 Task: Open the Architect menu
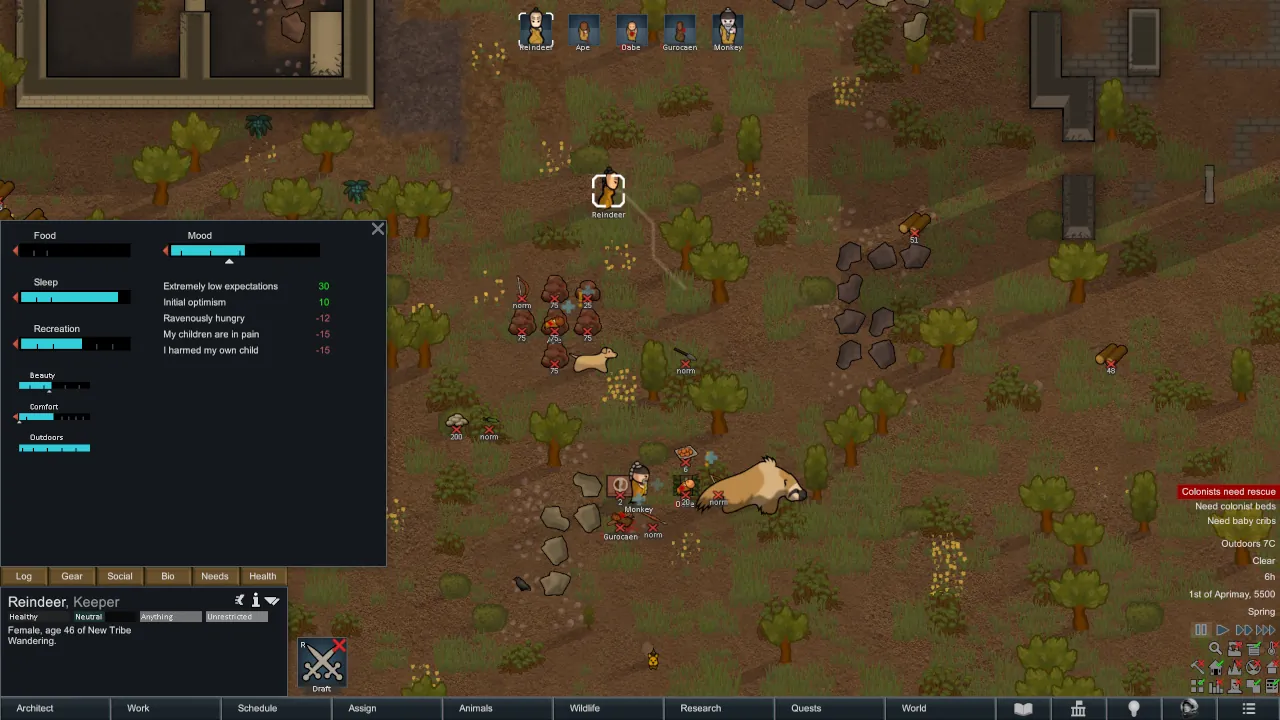pyautogui.click(x=35, y=708)
